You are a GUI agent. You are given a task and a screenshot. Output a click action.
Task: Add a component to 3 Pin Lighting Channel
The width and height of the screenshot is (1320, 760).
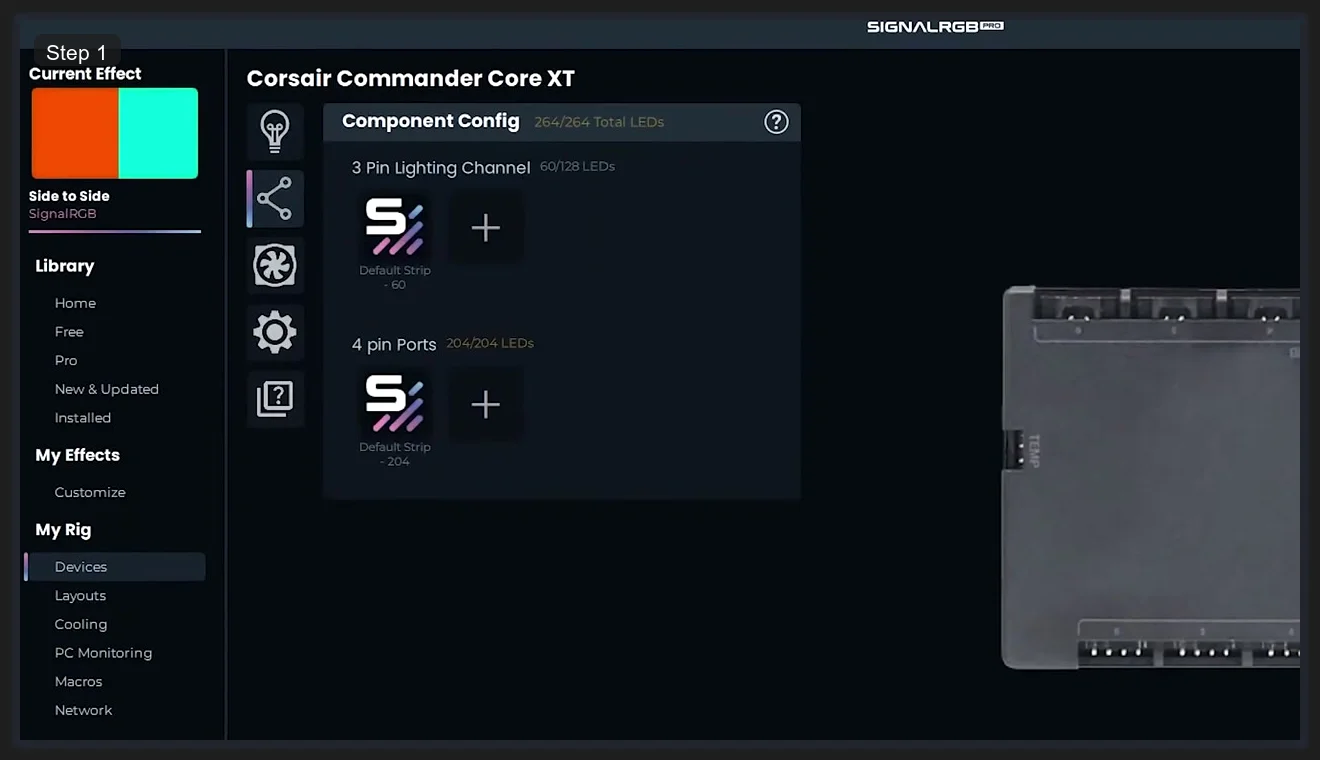pyautogui.click(x=486, y=227)
